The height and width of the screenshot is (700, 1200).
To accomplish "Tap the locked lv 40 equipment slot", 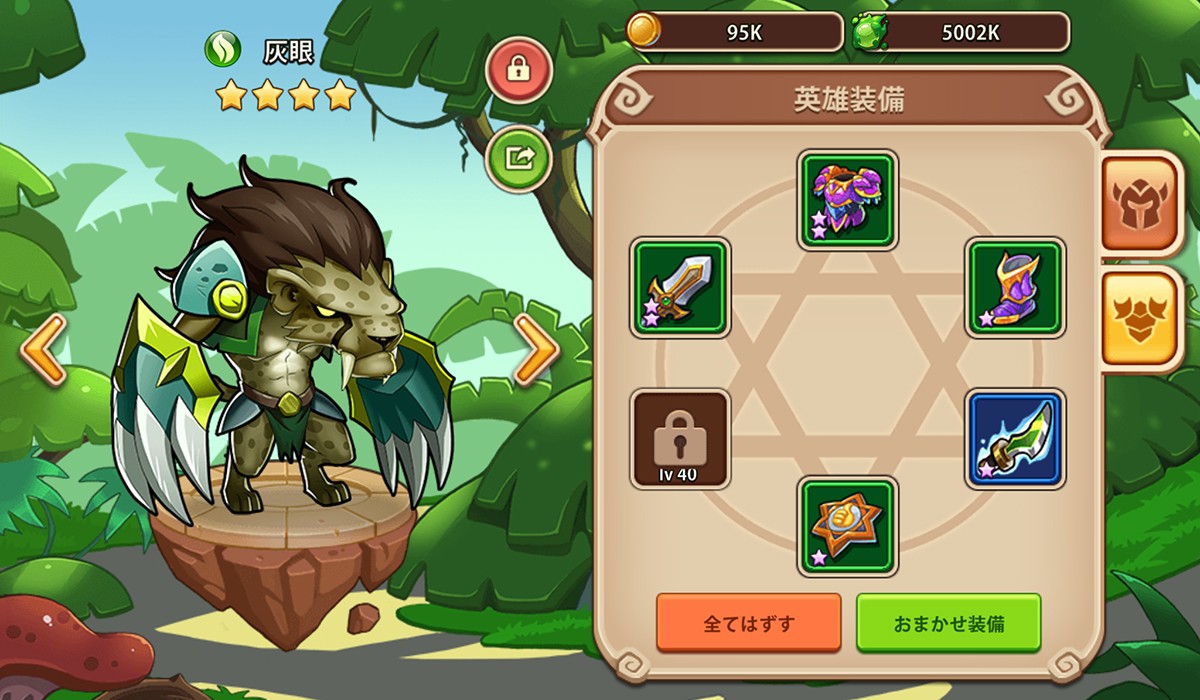I will (681, 439).
